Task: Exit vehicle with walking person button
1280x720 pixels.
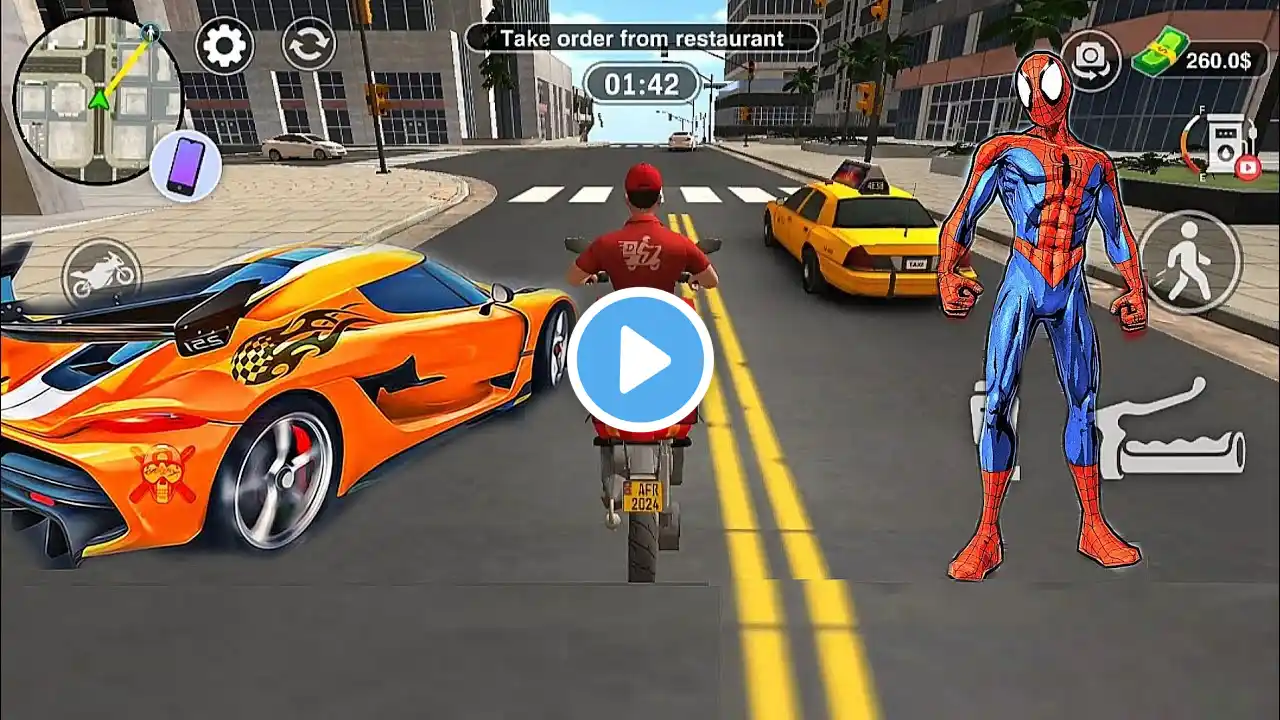Action: point(1189,262)
